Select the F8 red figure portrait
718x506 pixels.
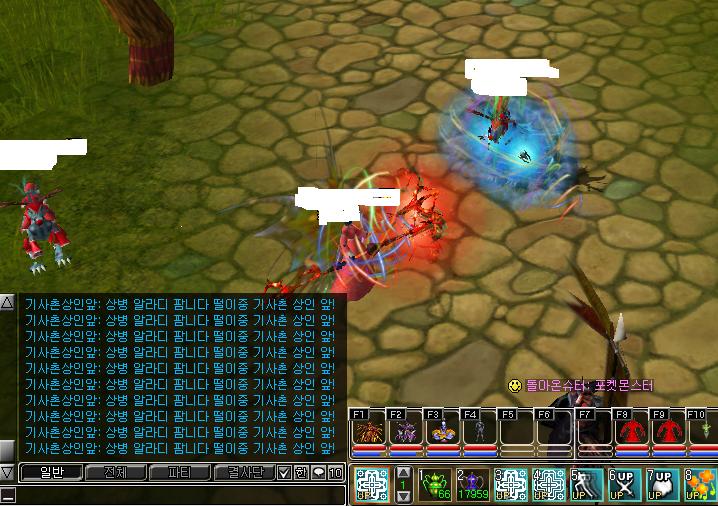629,432
